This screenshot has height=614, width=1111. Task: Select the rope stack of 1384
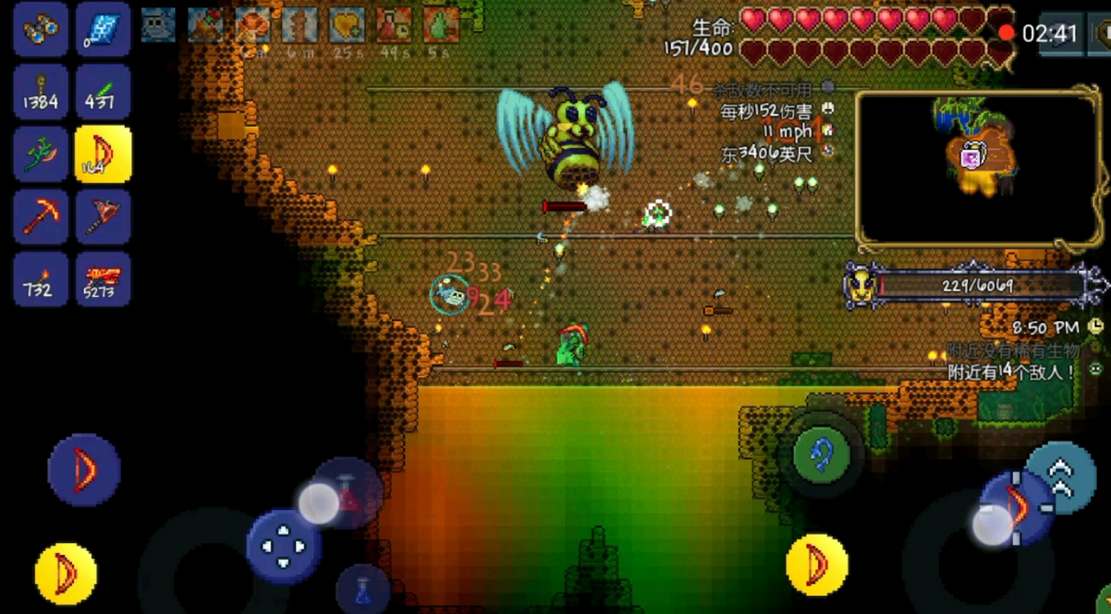click(x=41, y=92)
